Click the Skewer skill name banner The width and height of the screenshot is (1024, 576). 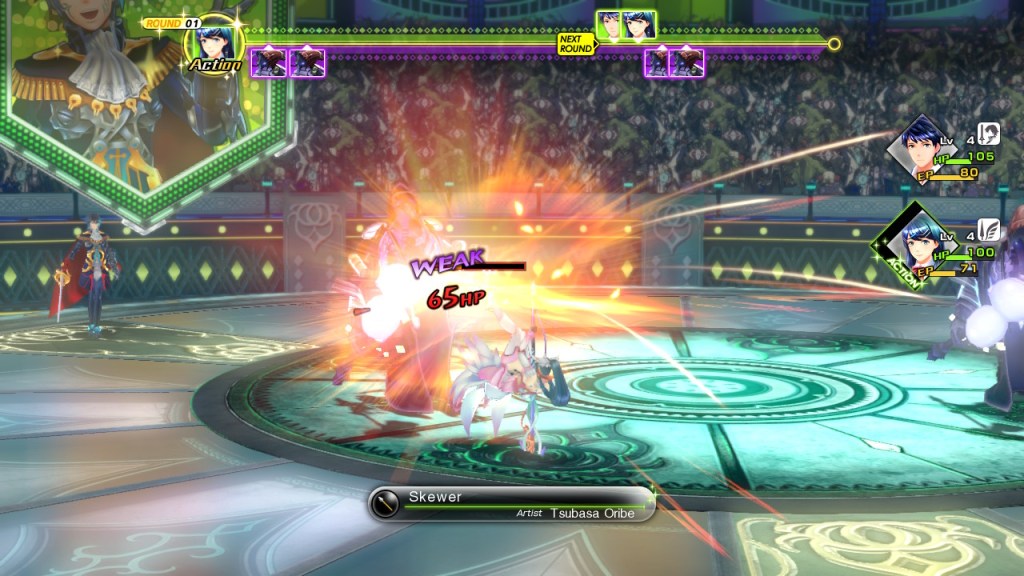pyautogui.click(x=511, y=504)
